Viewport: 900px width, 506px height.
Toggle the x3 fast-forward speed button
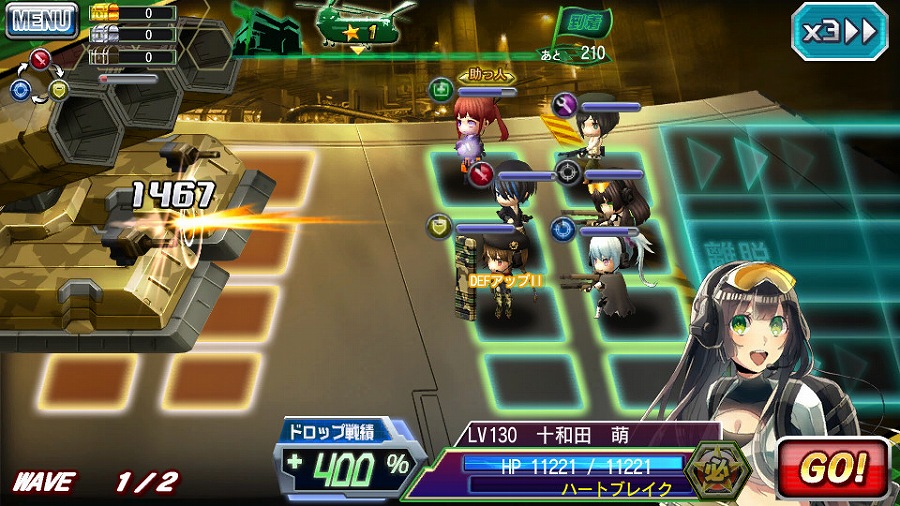(839, 31)
